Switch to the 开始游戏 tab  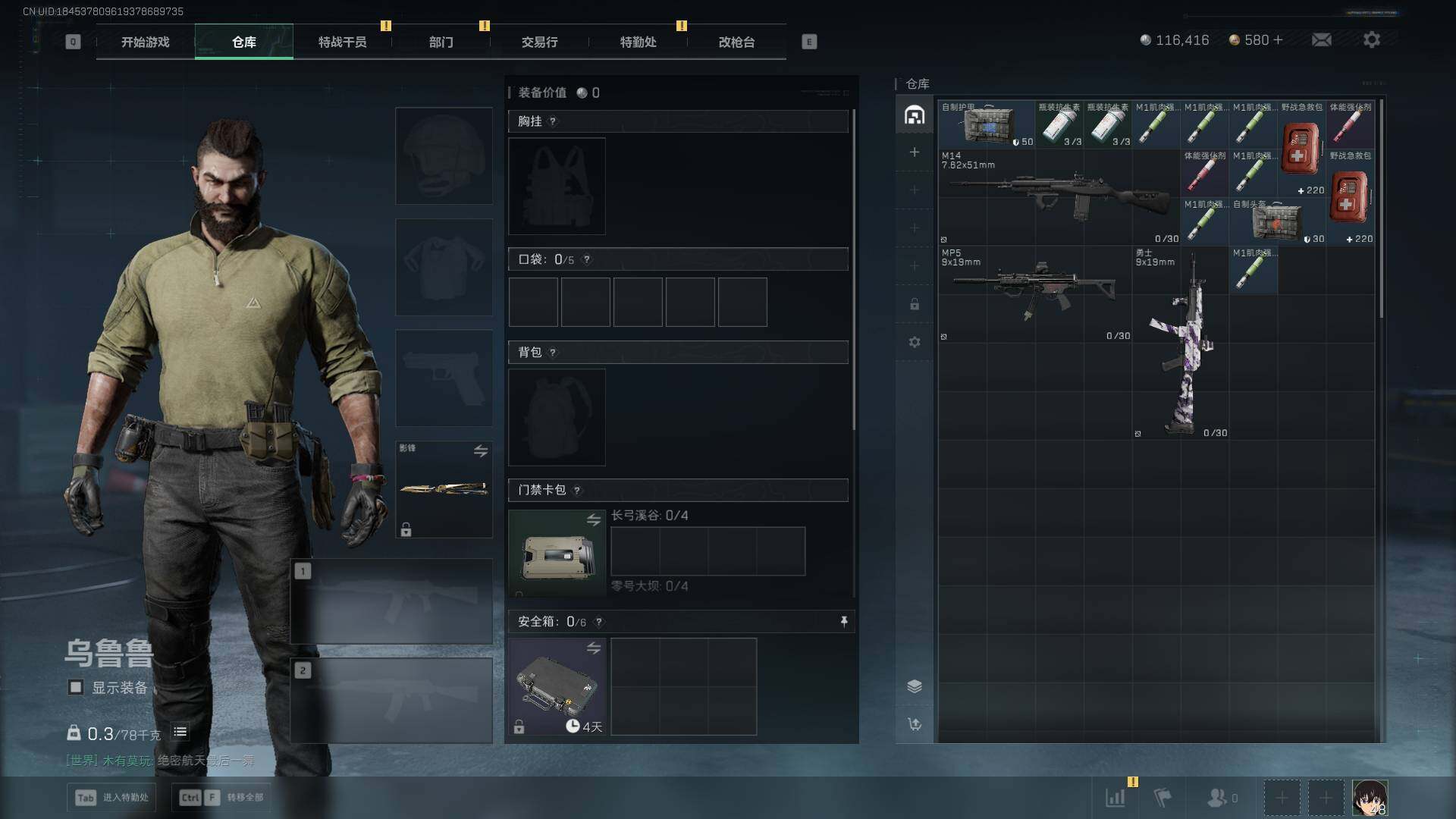[145, 42]
